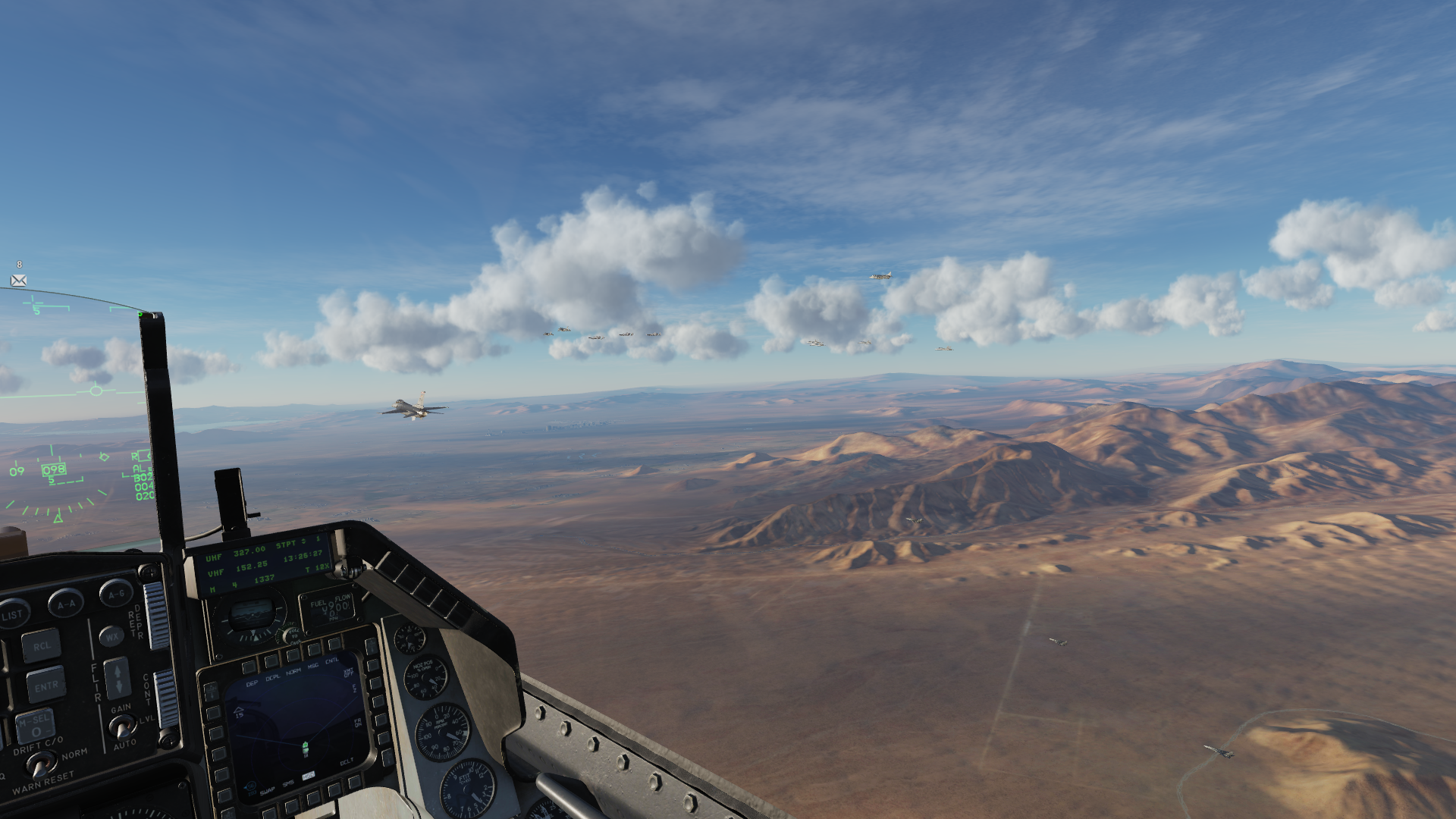This screenshot has width=1456, height=819.
Task: Select the SWAP option on the MFD
Action: (268, 790)
